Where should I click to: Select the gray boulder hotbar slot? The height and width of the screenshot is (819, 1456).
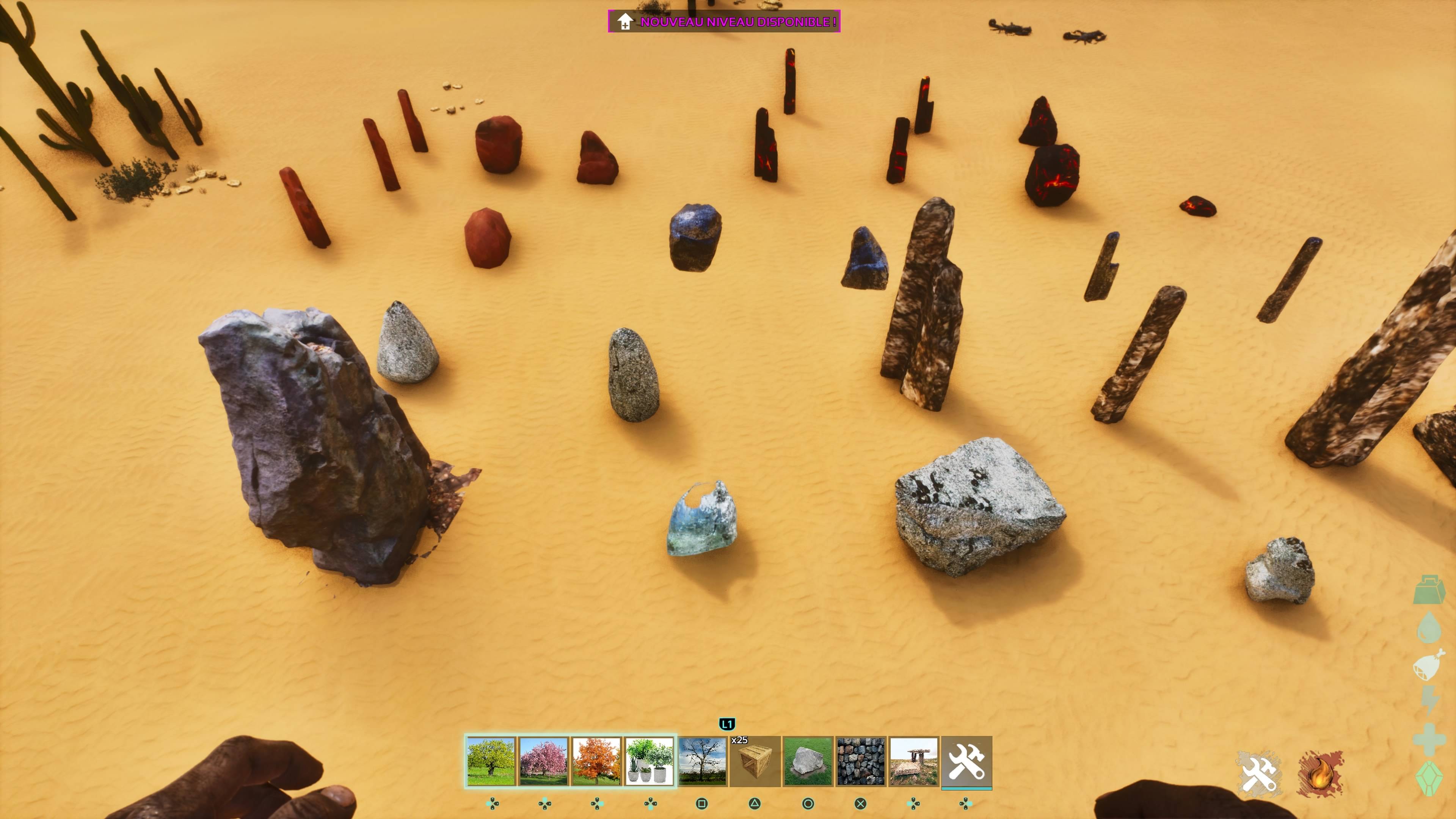pos(808,761)
